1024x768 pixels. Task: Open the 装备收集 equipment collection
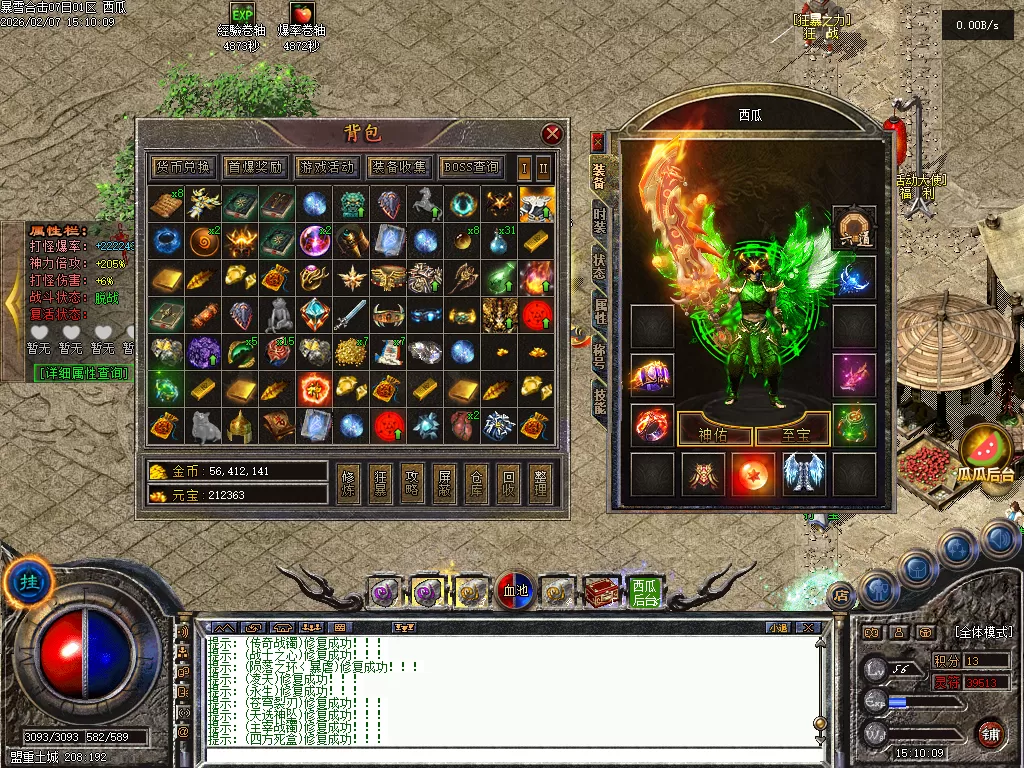(399, 167)
